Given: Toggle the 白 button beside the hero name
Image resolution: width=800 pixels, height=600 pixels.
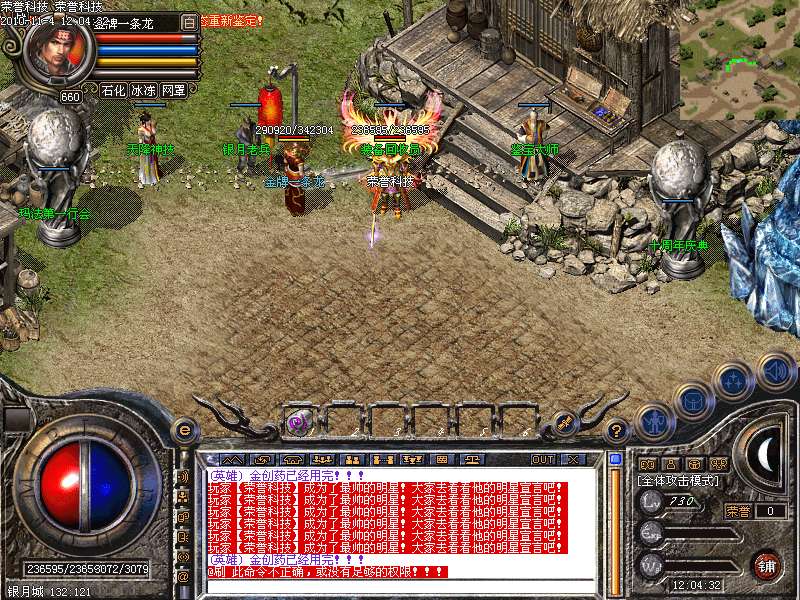Looking at the screenshot, I should click(189, 21).
